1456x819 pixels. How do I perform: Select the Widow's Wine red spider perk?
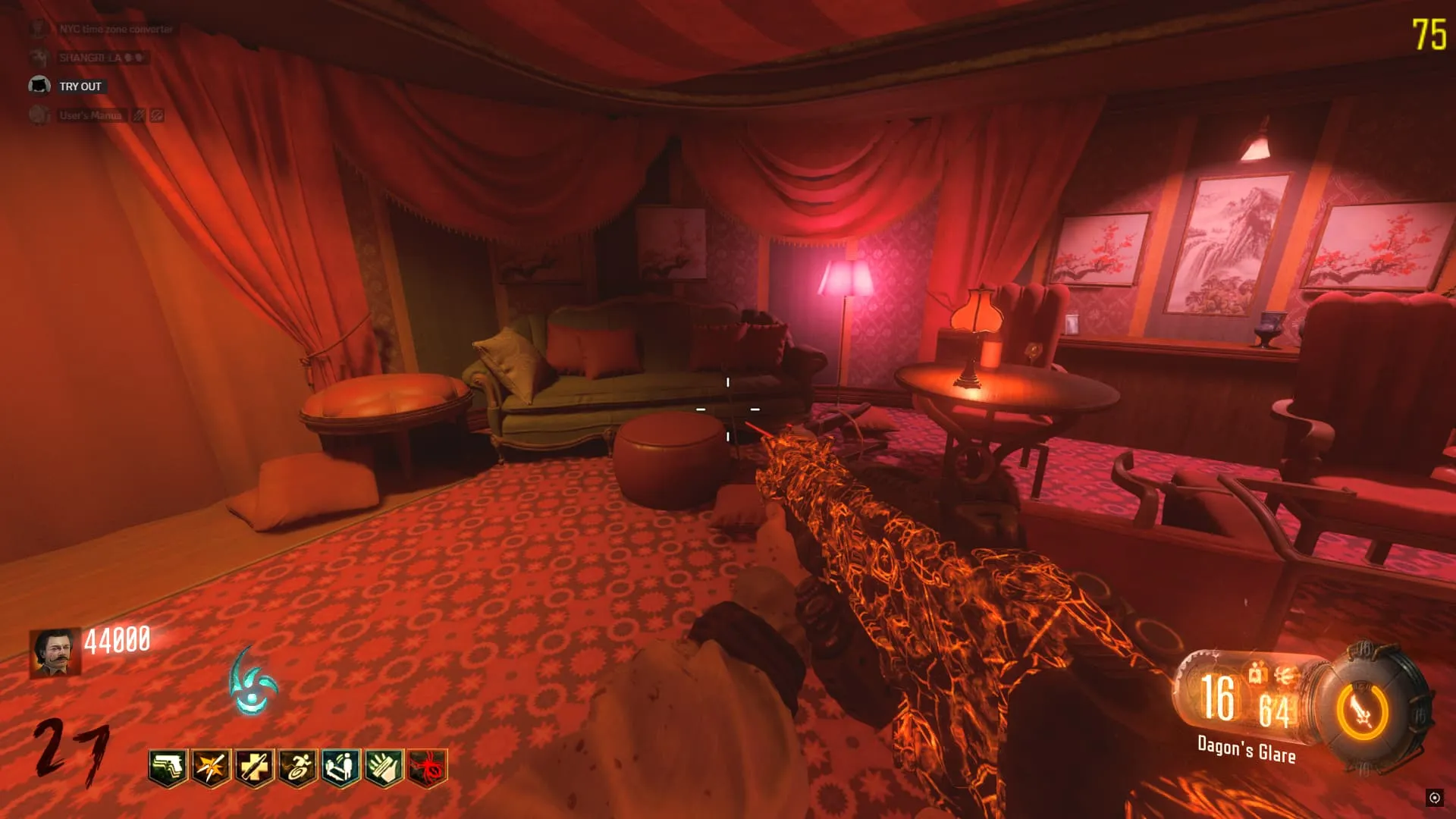[x=428, y=768]
